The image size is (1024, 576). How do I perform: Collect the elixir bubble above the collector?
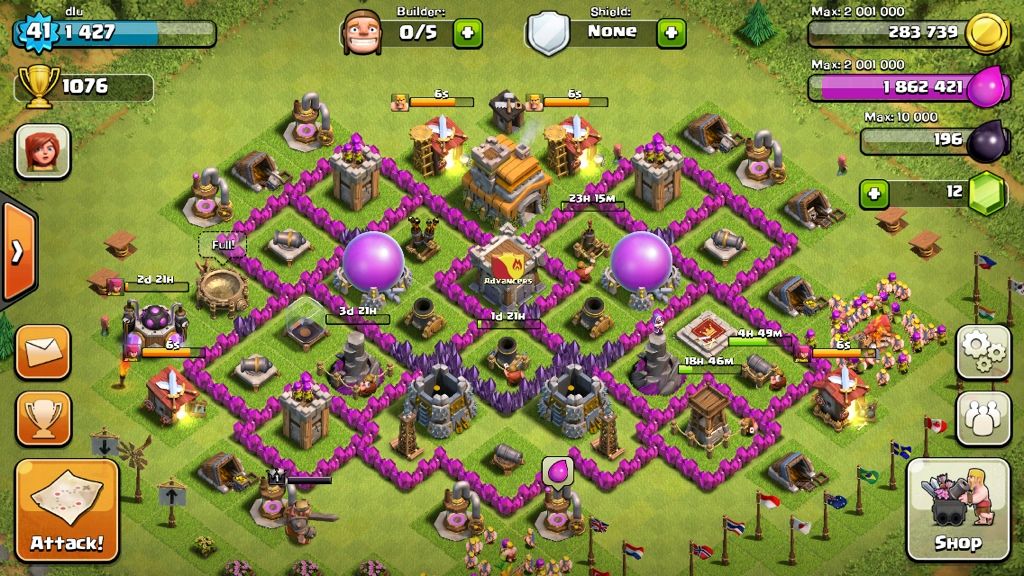click(x=556, y=471)
